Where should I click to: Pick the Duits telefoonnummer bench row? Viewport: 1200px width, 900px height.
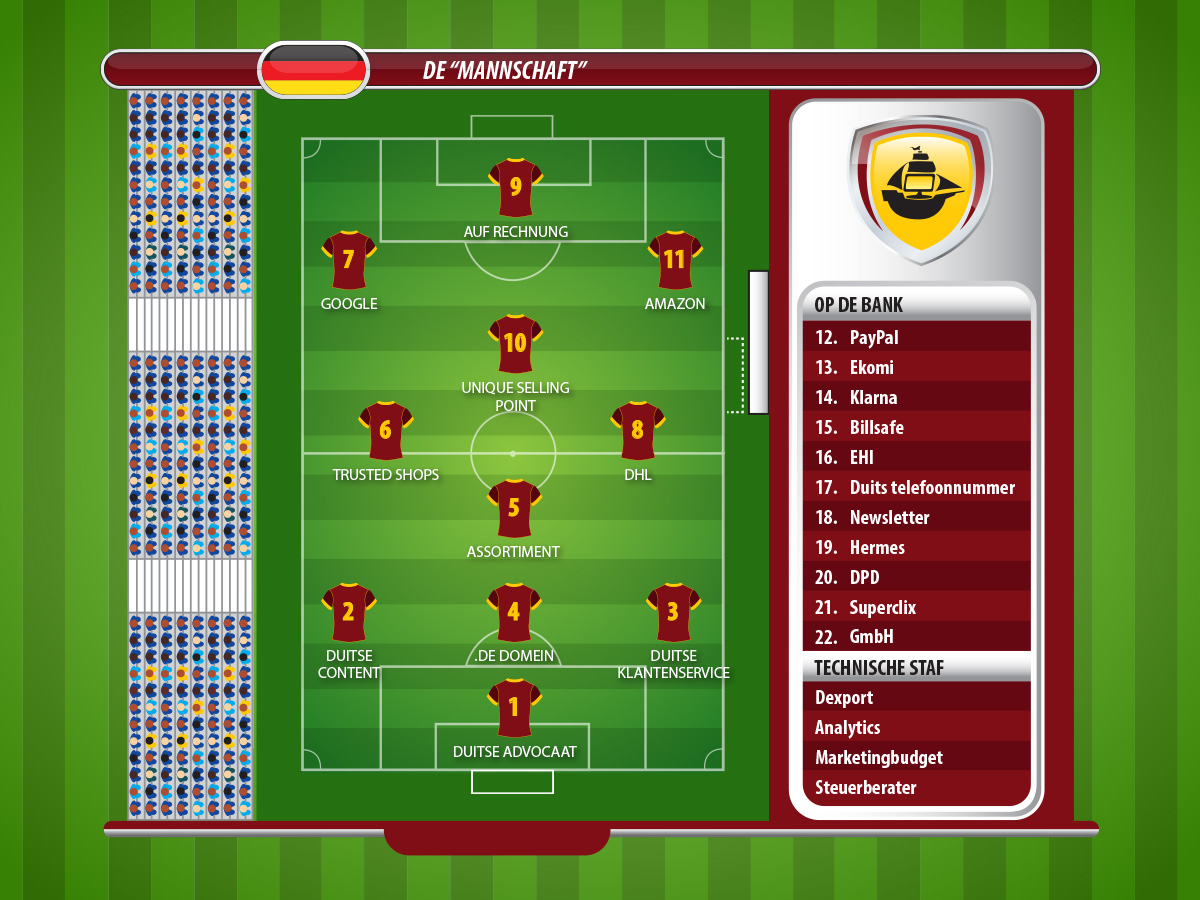(916, 487)
